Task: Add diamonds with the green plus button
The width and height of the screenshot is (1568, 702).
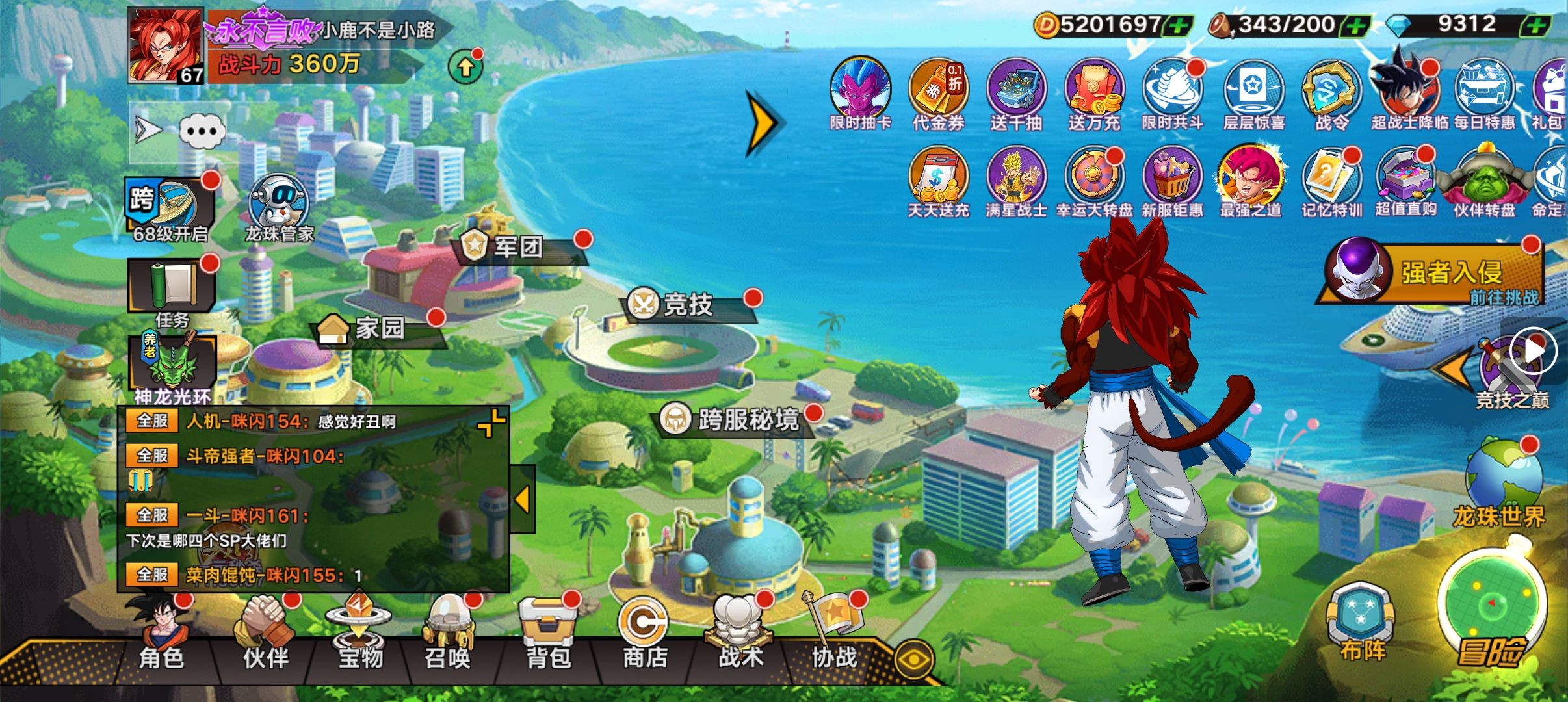Action: coord(1535,26)
